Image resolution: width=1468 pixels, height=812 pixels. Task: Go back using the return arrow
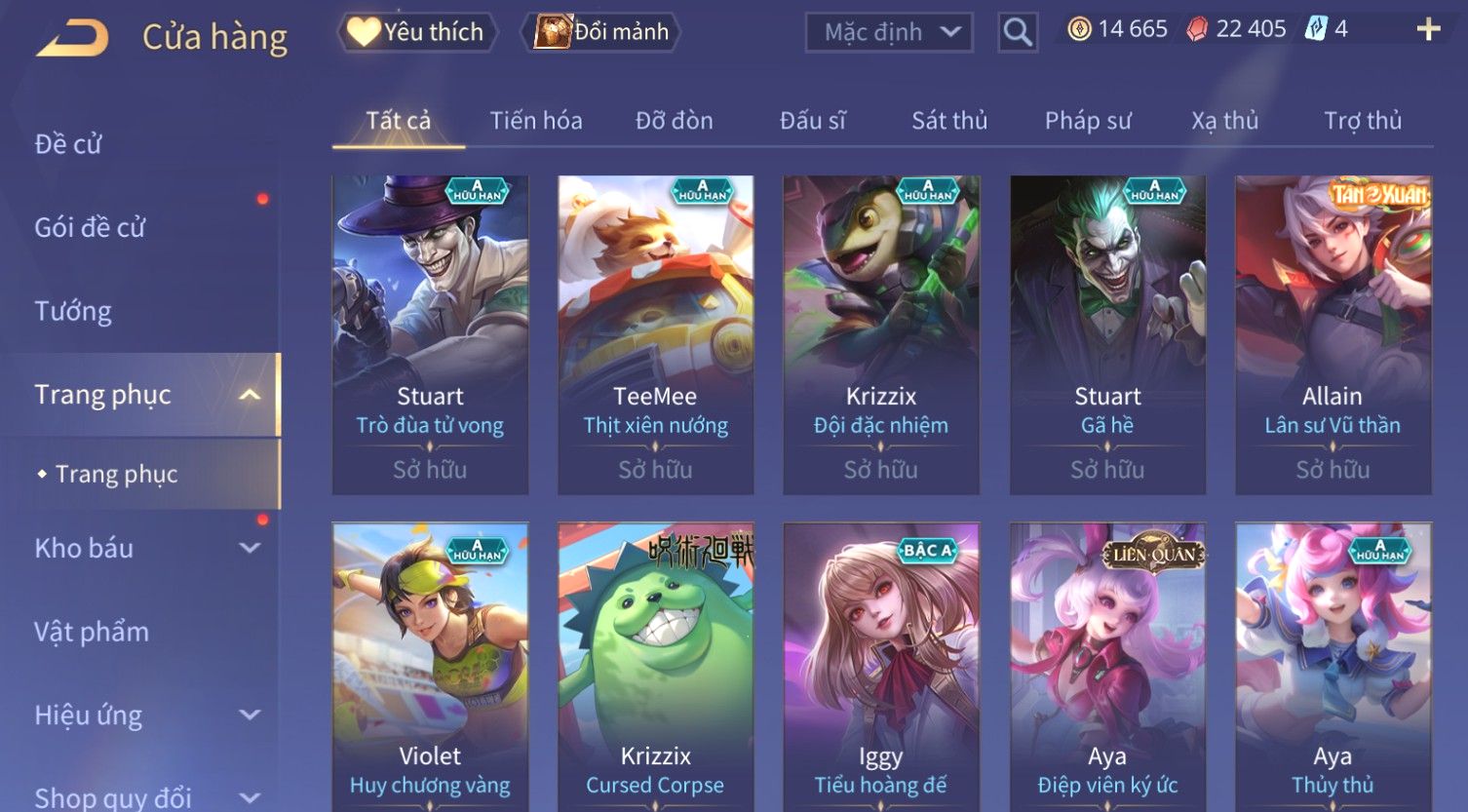[72, 37]
